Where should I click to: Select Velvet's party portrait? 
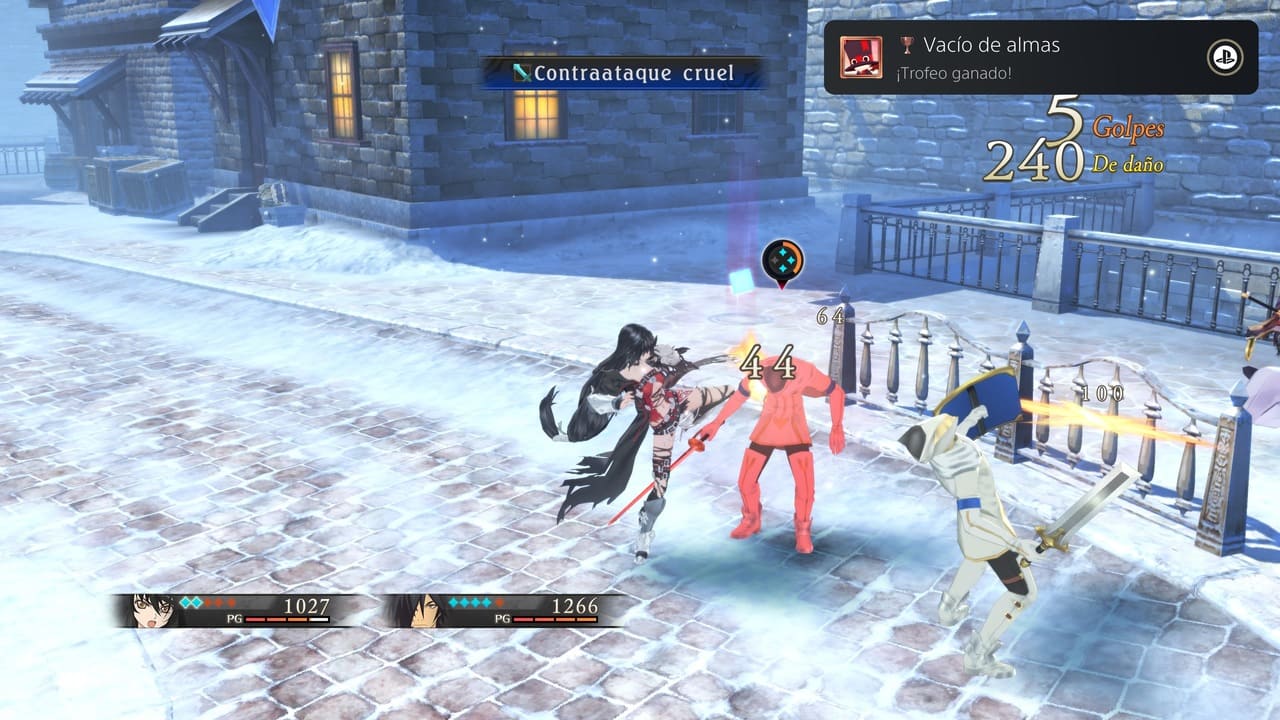click(x=152, y=609)
